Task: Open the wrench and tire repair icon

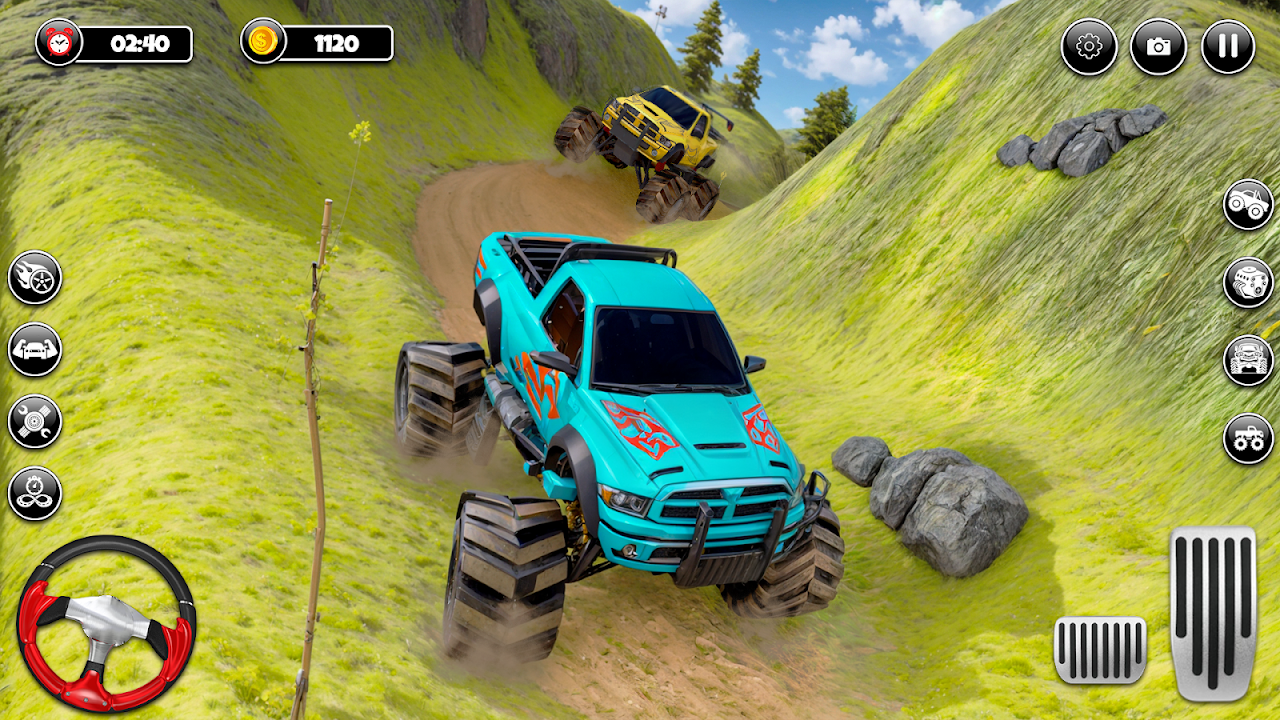Action: (x=35, y=421)
